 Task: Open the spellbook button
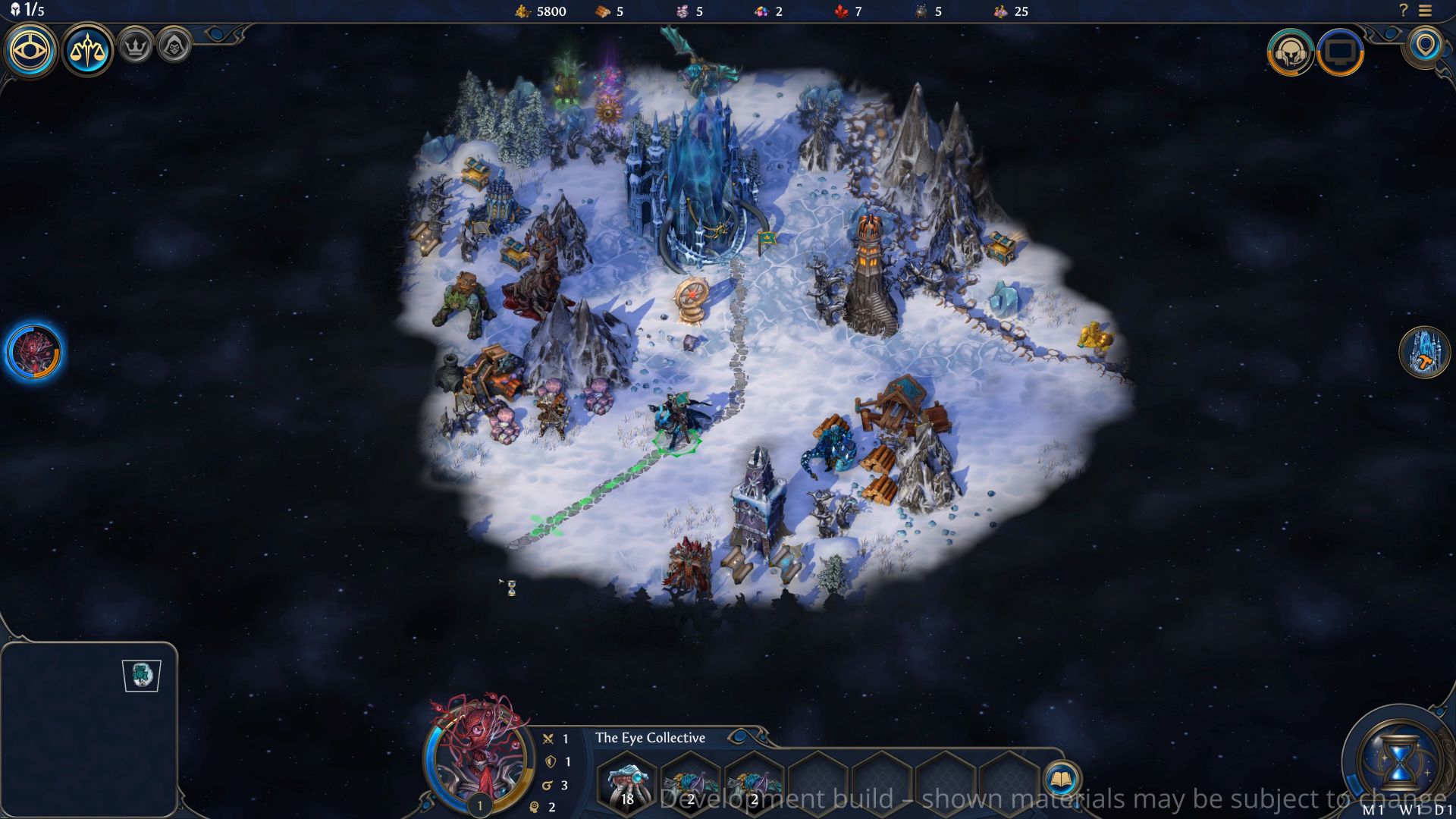[x=1061, y=779]
